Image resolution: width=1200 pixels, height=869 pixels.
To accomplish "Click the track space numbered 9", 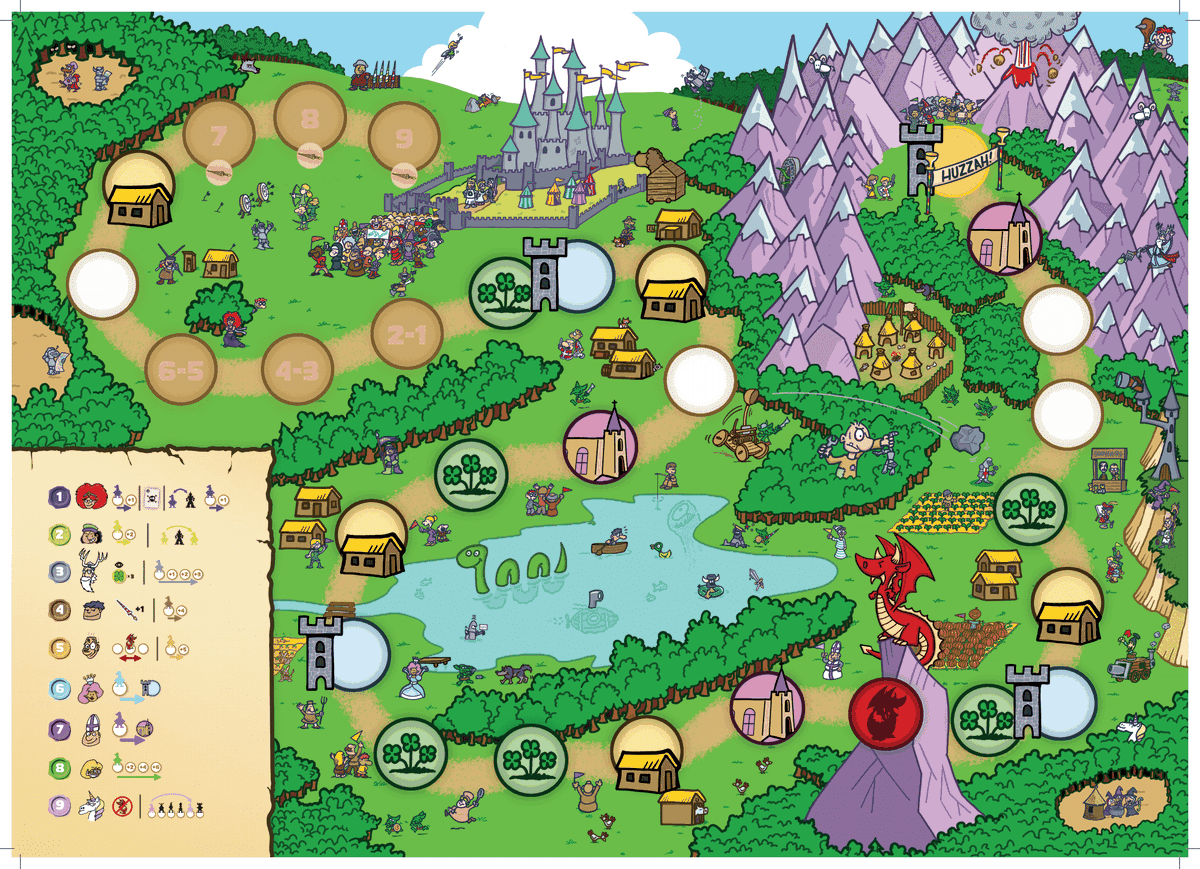I will point(404,137).
